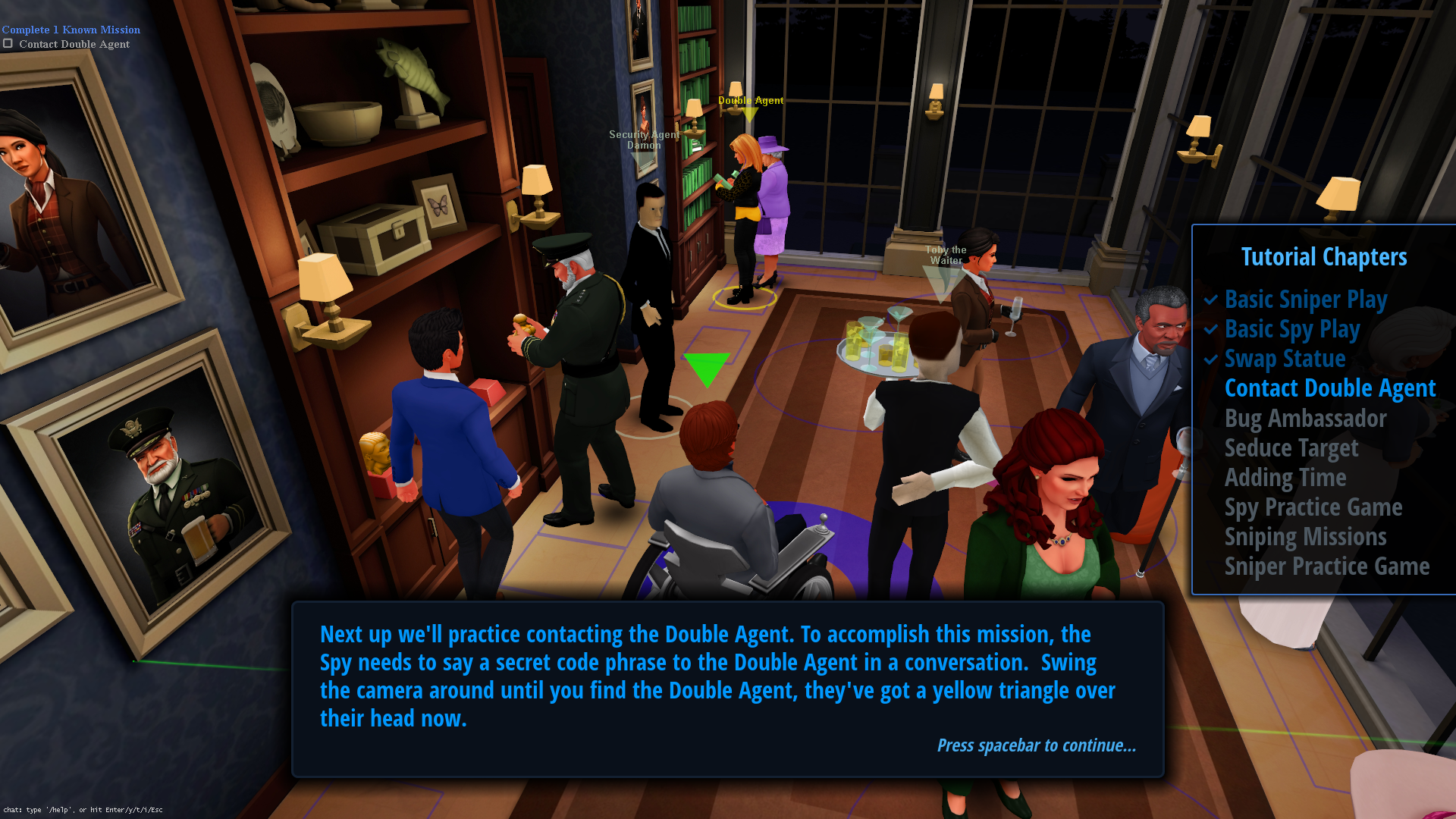
Task: Click the Tutorial Chapters panel title
Action: (1323, 256)
